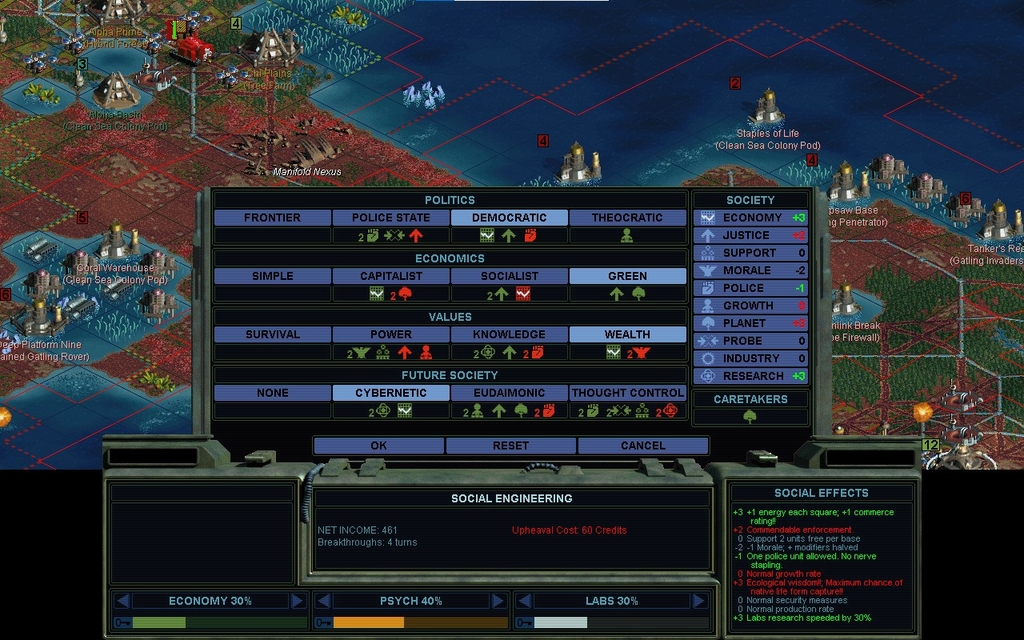Select Police State politics

click(390, 217)
